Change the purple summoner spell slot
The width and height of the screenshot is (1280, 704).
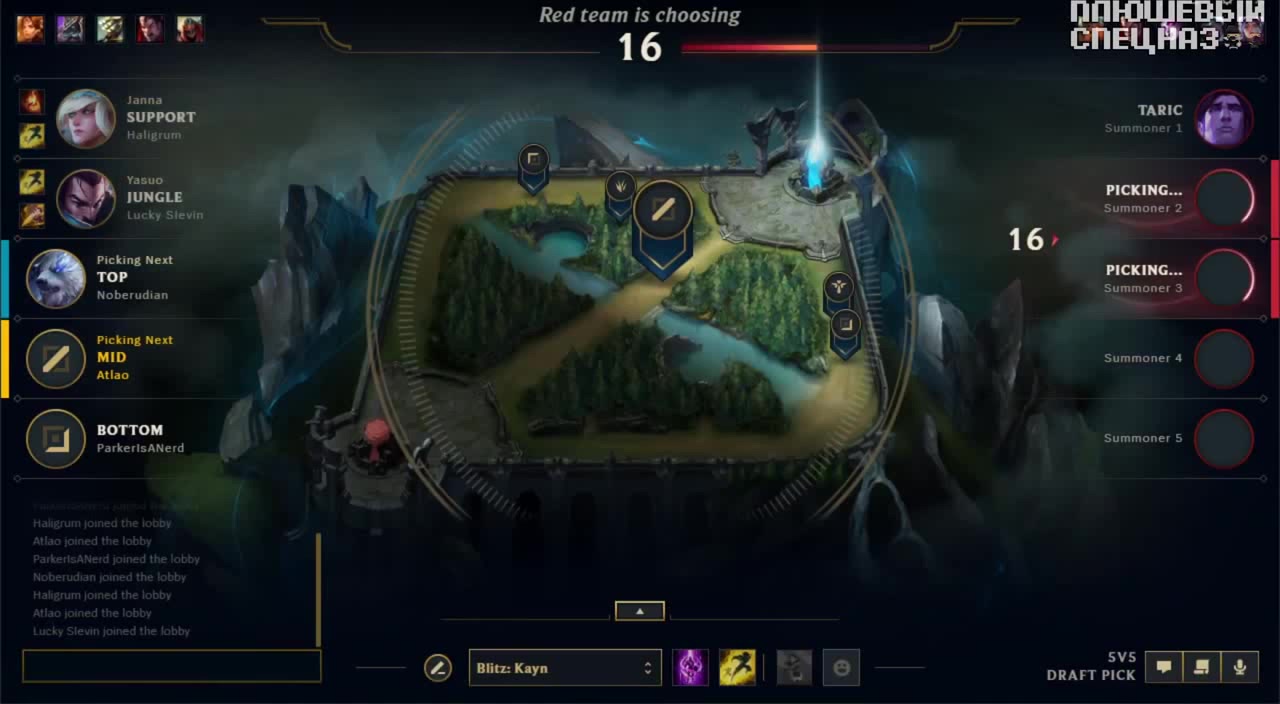coord(690,668)
